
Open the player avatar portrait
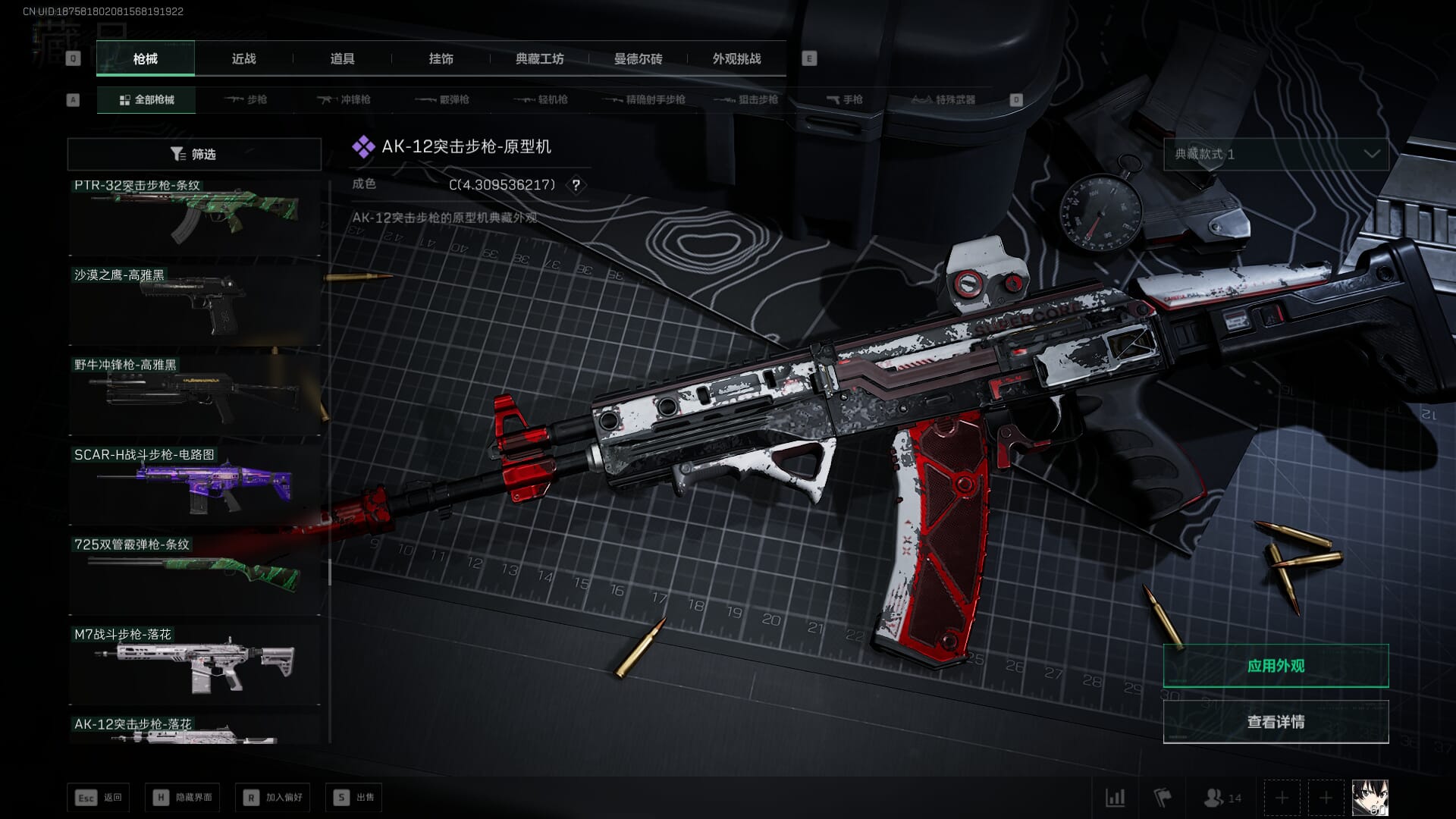1370,798
